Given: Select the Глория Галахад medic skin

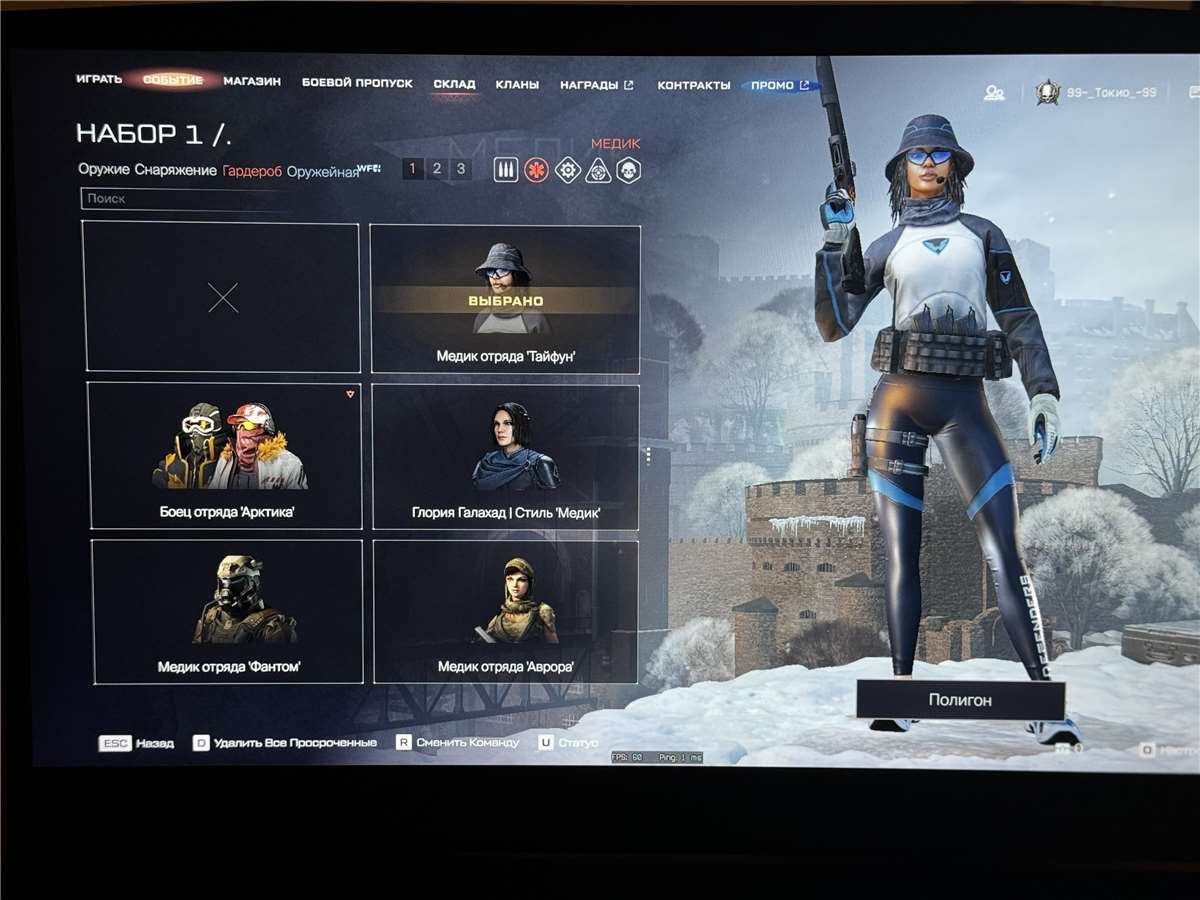Looking at the screenshot, I should pyautogui.click(x=505, y=457).
